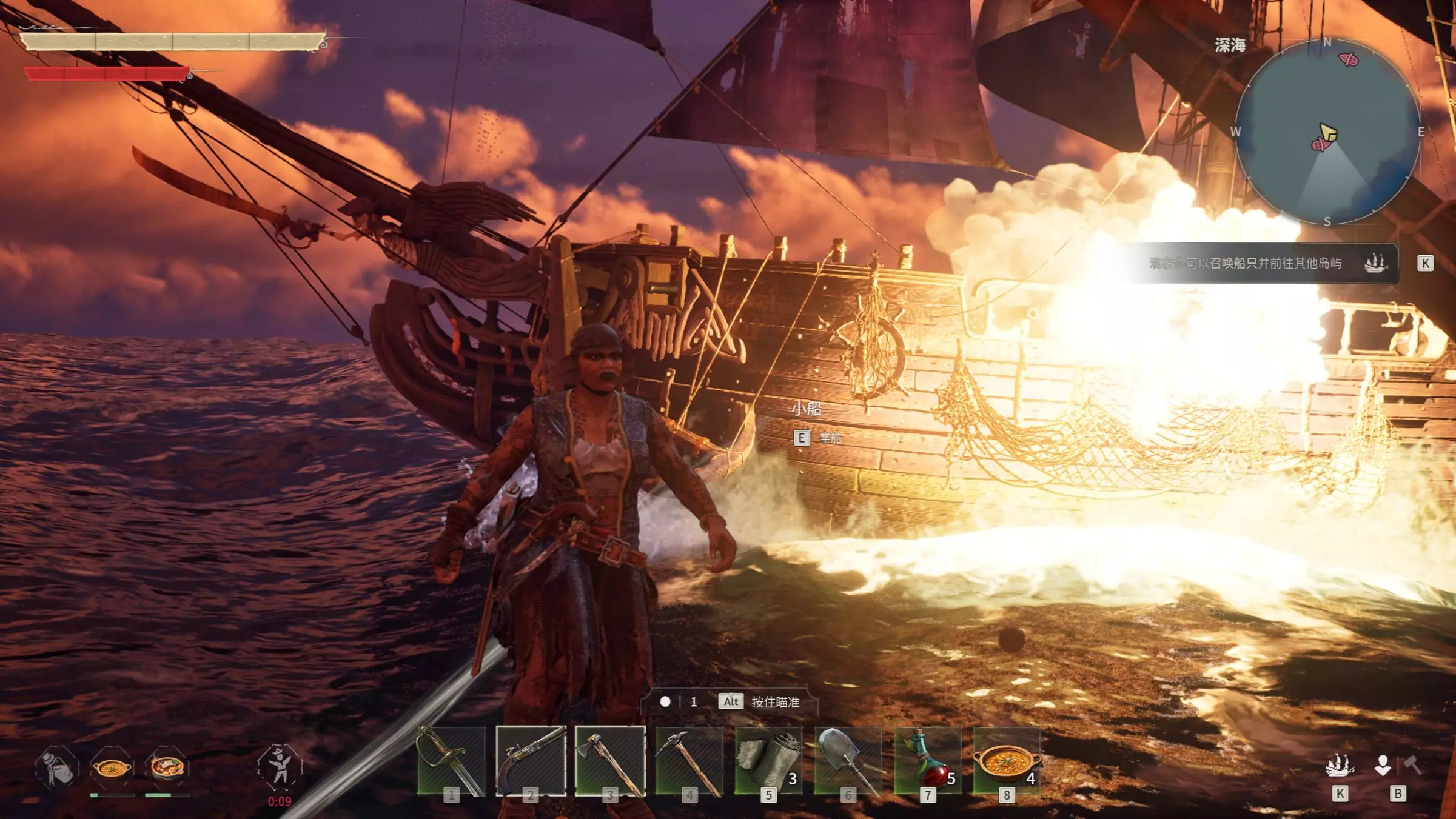Viewport: 1456px width, 819px height.
Task: Equip the flintlock pistol slot
Action: tap(531, 761)
